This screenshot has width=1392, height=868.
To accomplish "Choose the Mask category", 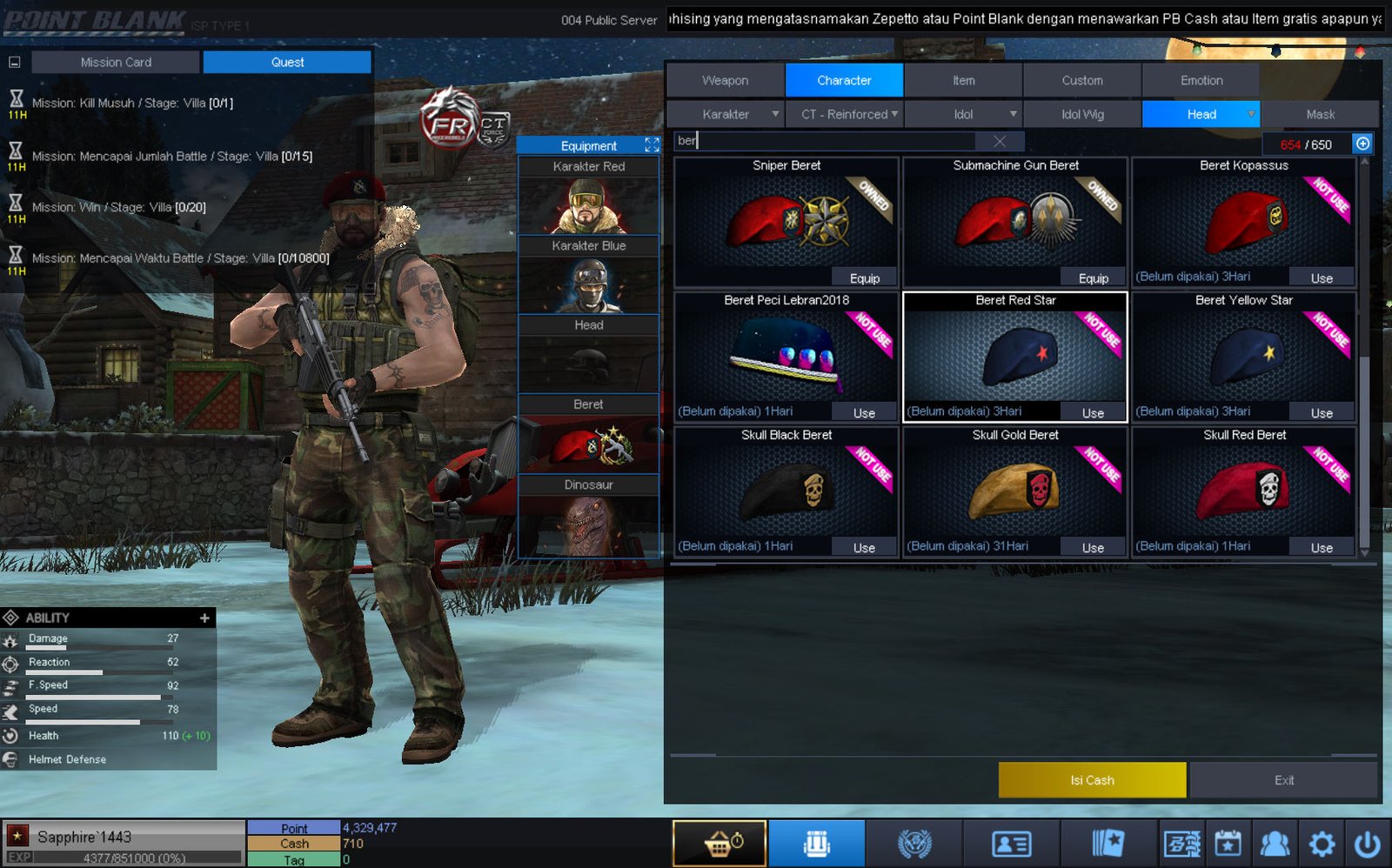I will point(1320,114).
